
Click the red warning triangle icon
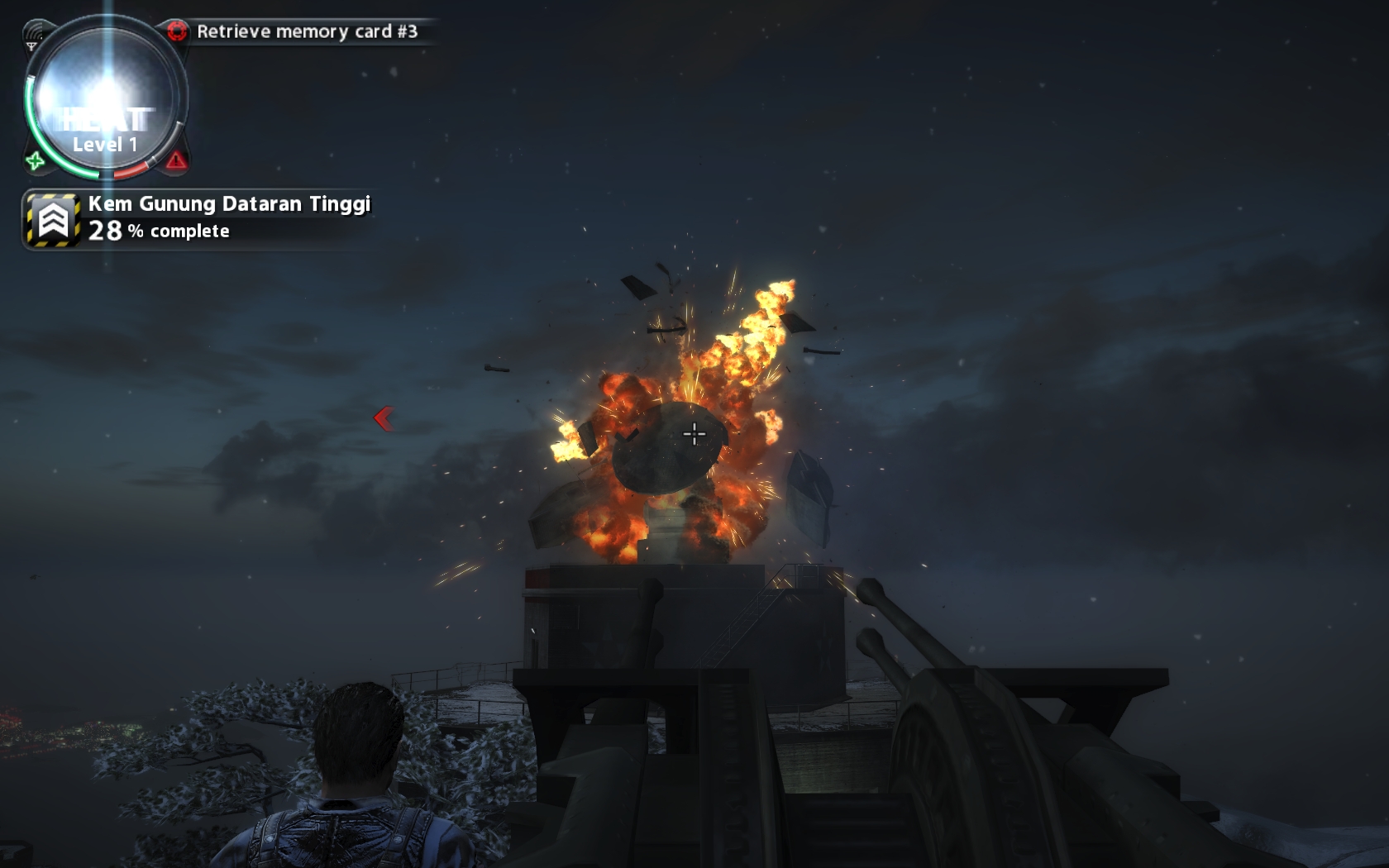176,160
